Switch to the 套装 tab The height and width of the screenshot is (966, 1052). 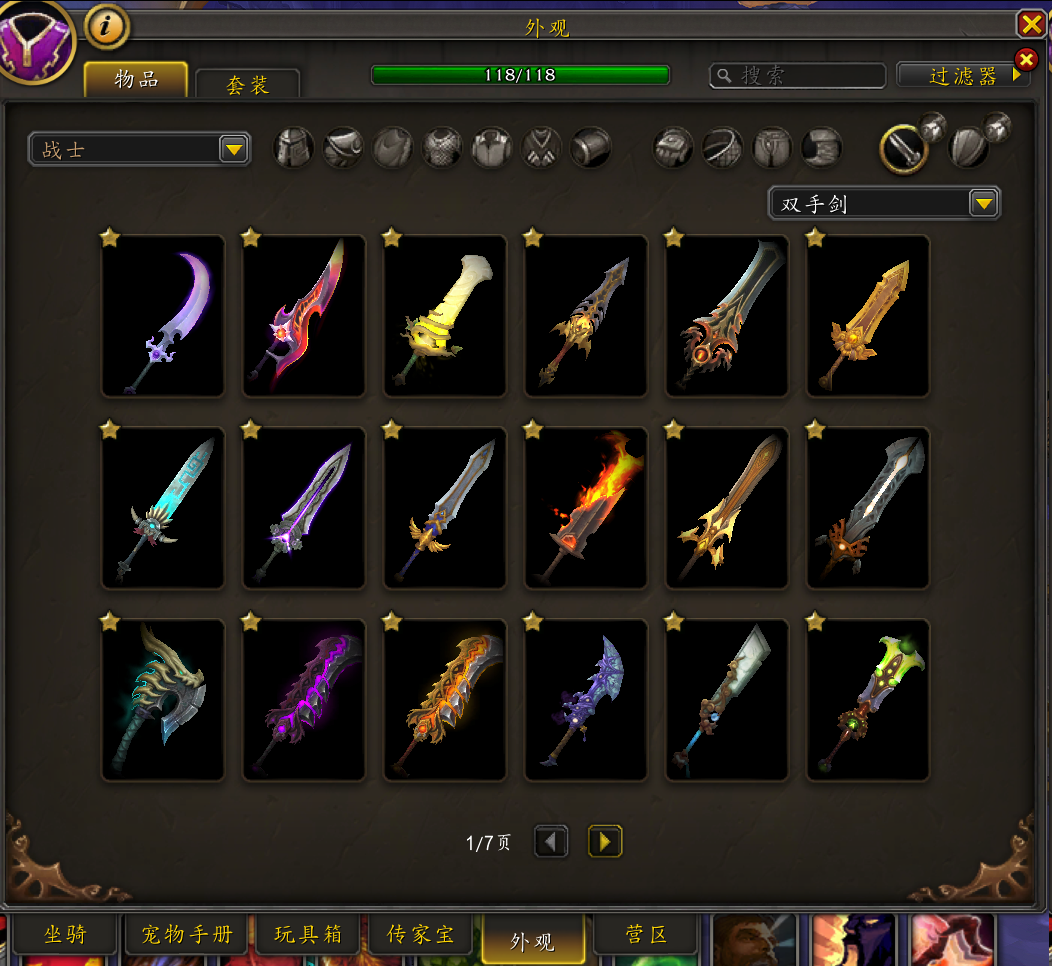(x=248, y=85)
